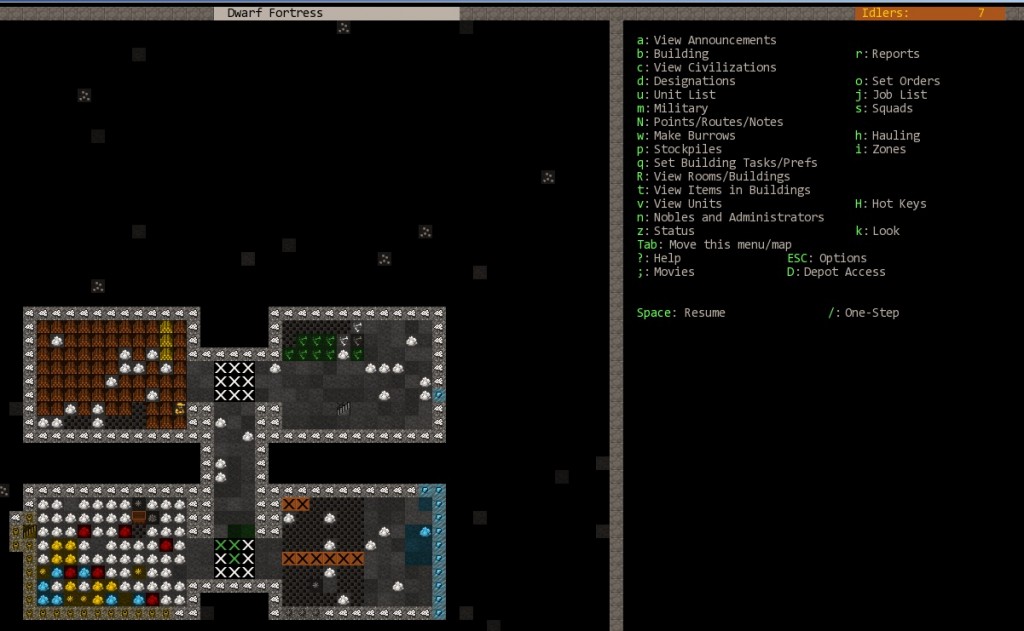Open View Announcements menu entry
The height and width of the screenshot is (631, 1024).
click(714, 40)
